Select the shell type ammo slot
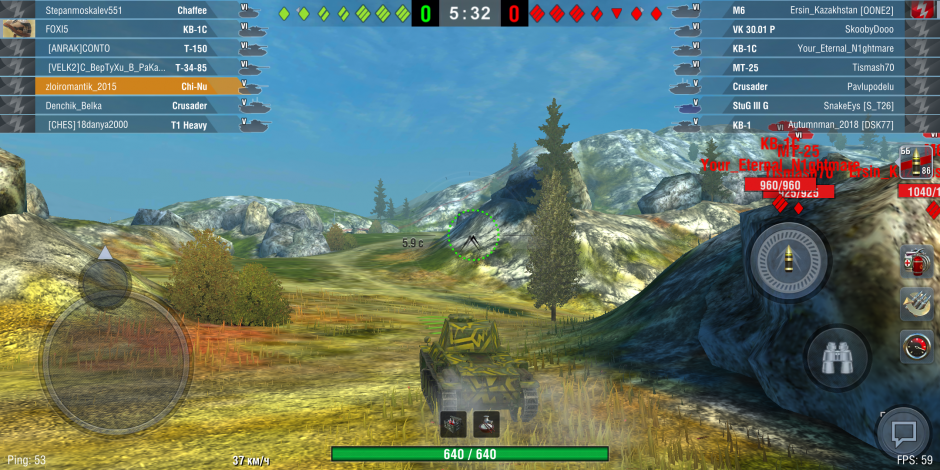This screenshot has width=940, height=470. [916, 161]
